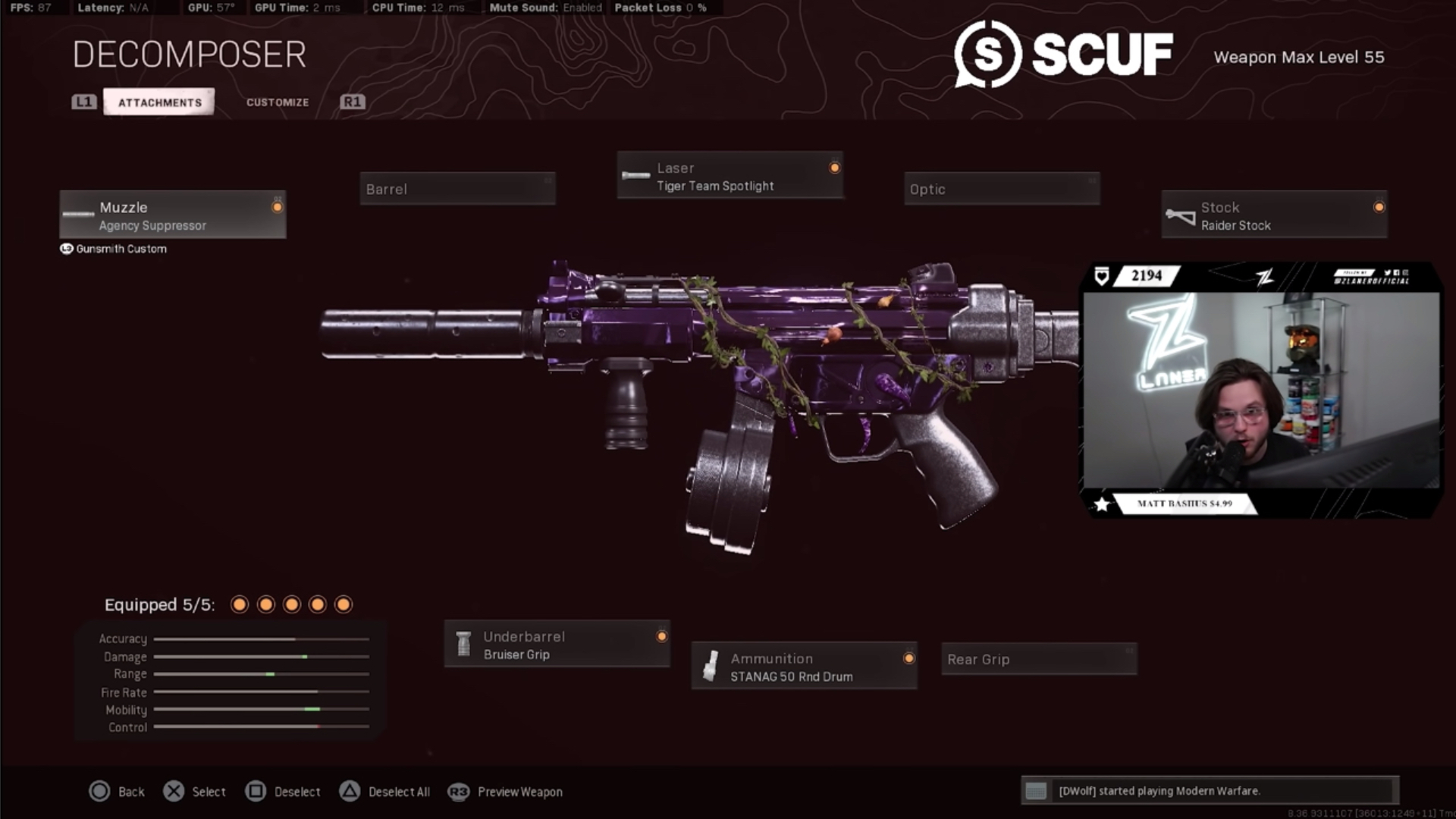Choose the Laser Tiger Team Spotlight slot
This screenshot has height=819, width=1456.
(x=730, y=176)
